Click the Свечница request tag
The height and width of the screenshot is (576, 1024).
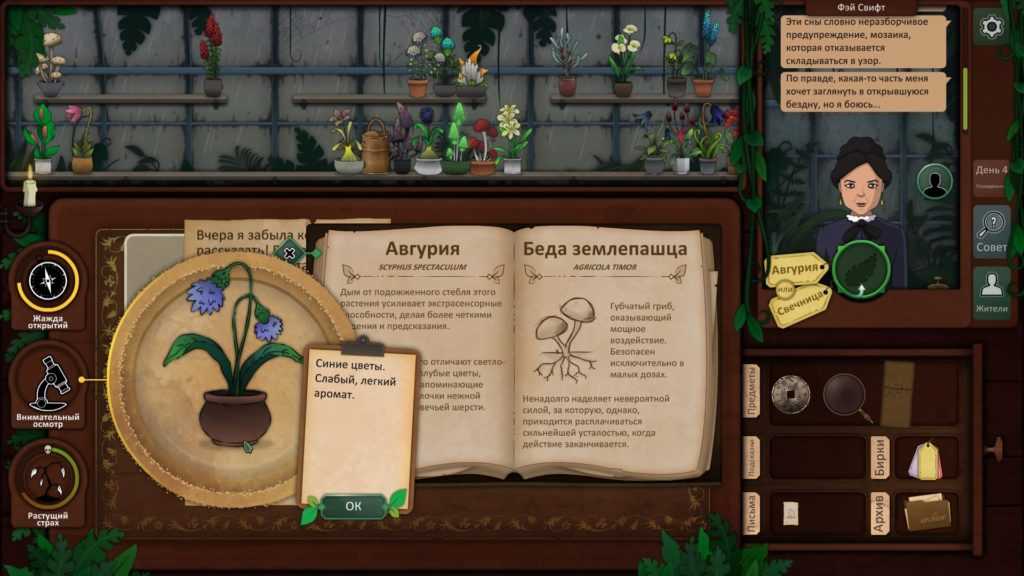802,299
